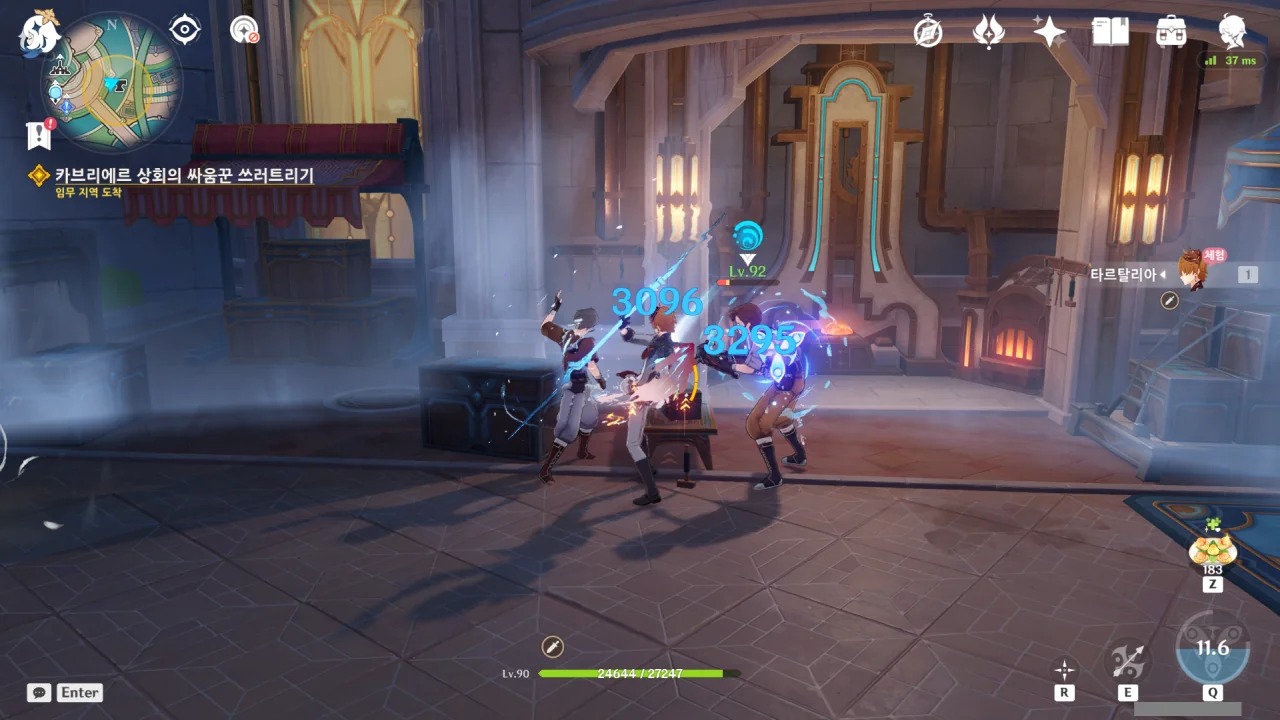Viewport: 1280px width, 720px height.
Task: Click the co-op disabled icon
Action: (244, 30)
